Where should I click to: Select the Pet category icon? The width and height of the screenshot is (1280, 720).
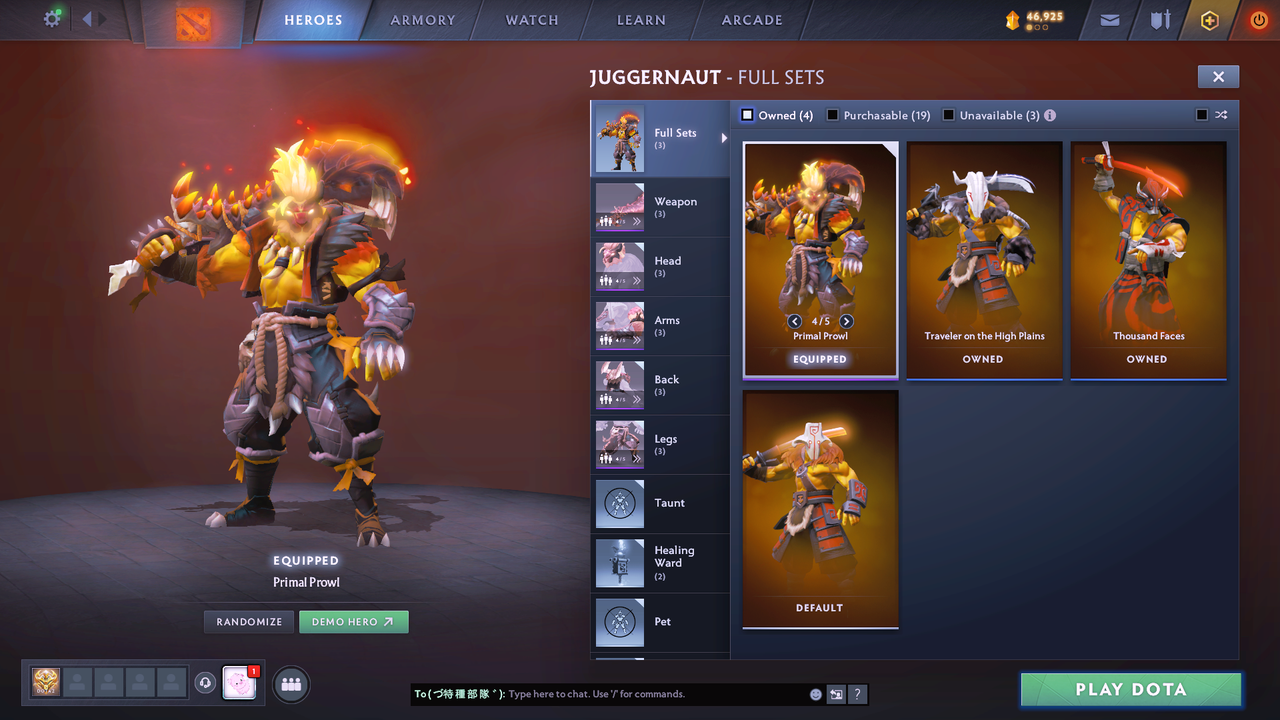coord(619,621)
